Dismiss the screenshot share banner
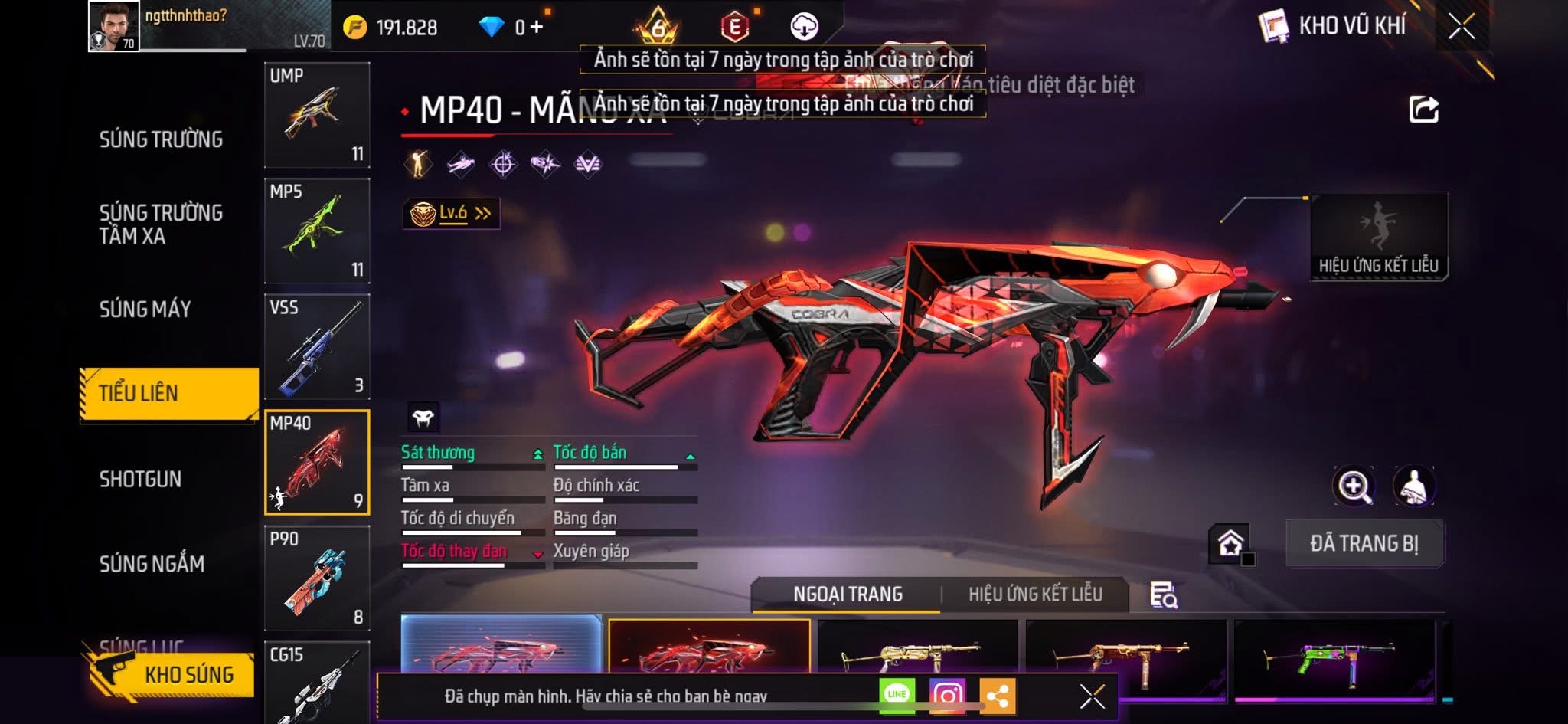 tap(1092, 696)
